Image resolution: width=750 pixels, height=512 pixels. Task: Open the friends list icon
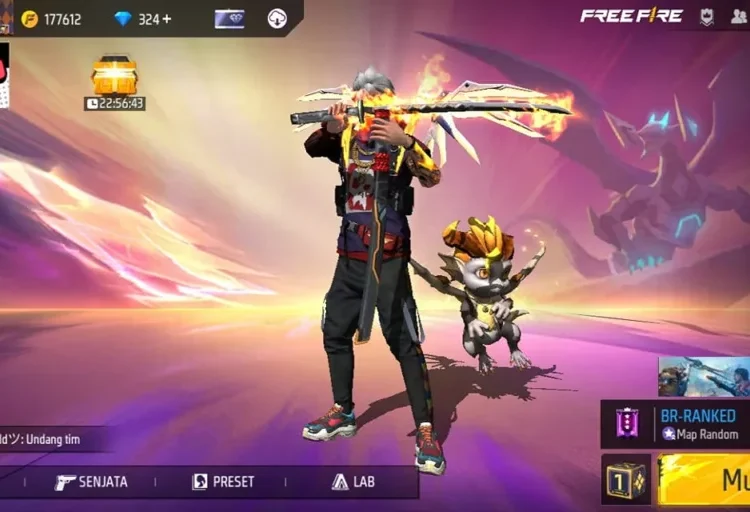tap(738, 16)
